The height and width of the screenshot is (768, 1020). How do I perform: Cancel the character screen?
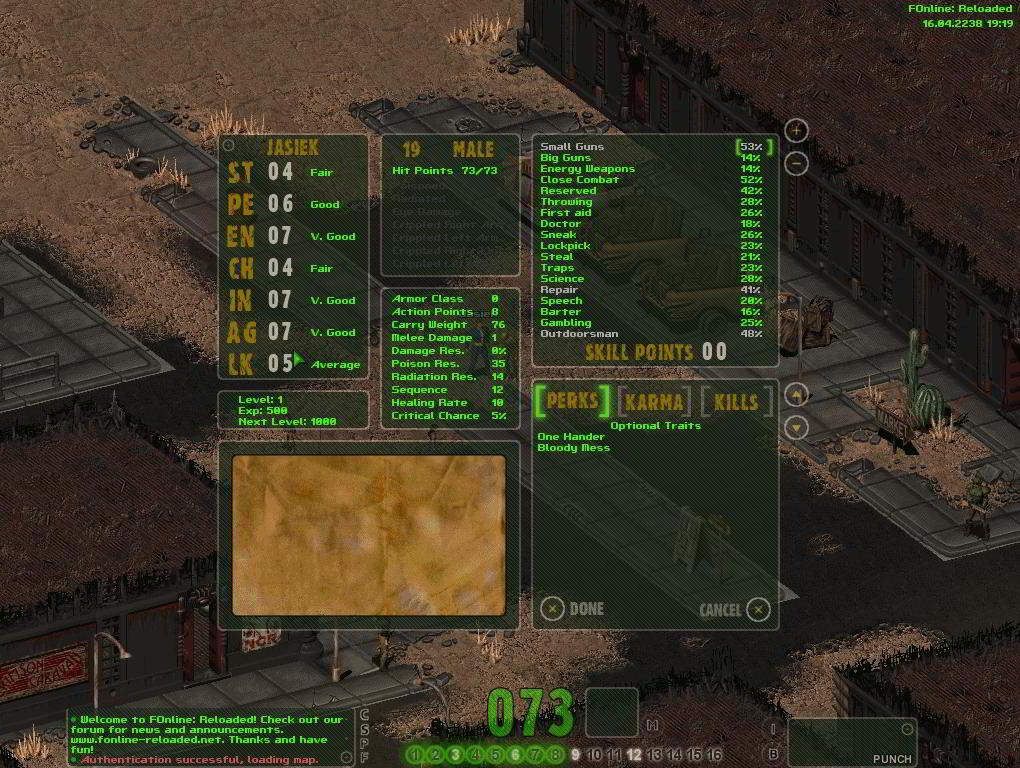click(x=759, y=609)
